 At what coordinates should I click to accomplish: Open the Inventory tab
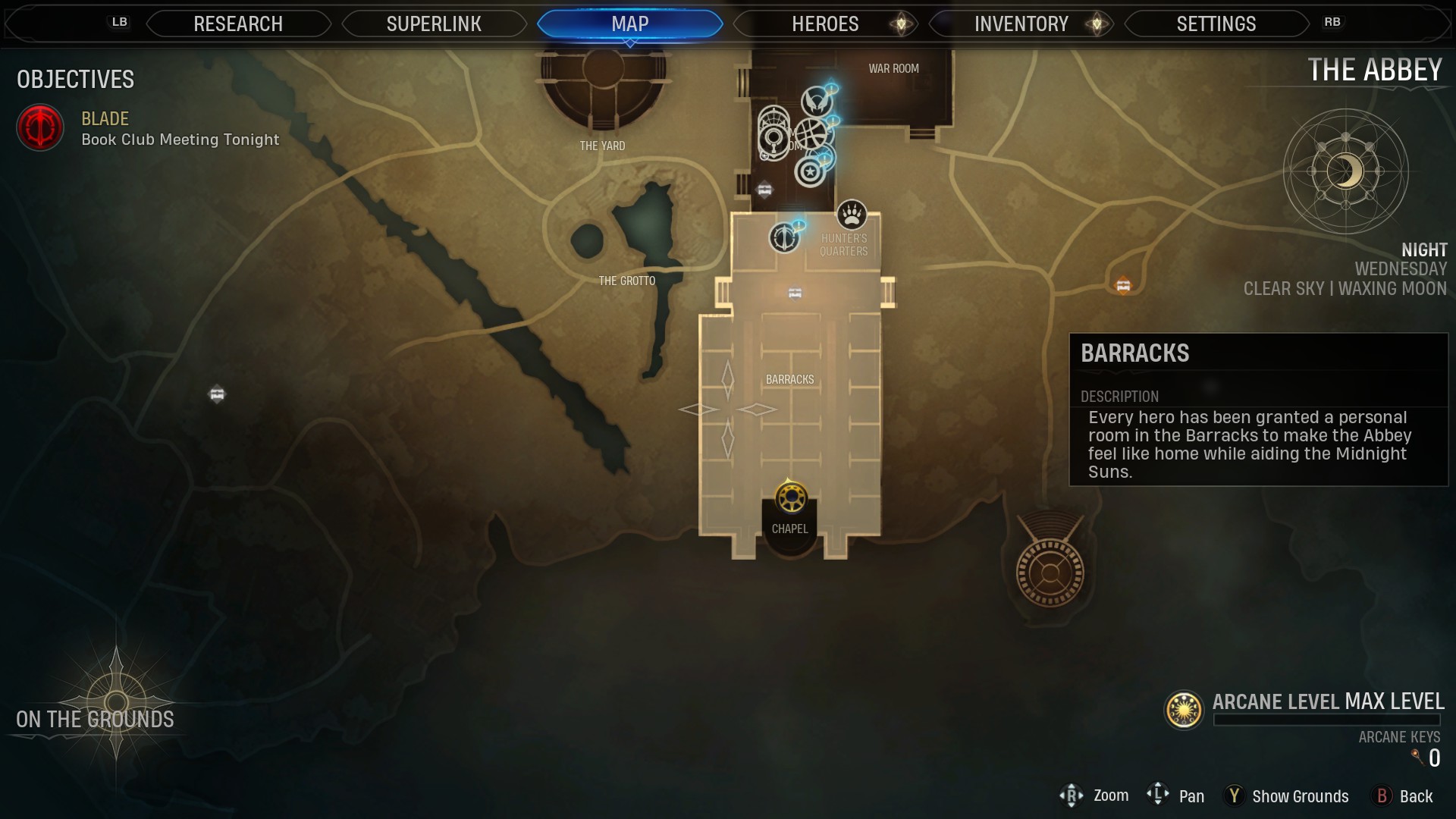(x=1021, y=24)
